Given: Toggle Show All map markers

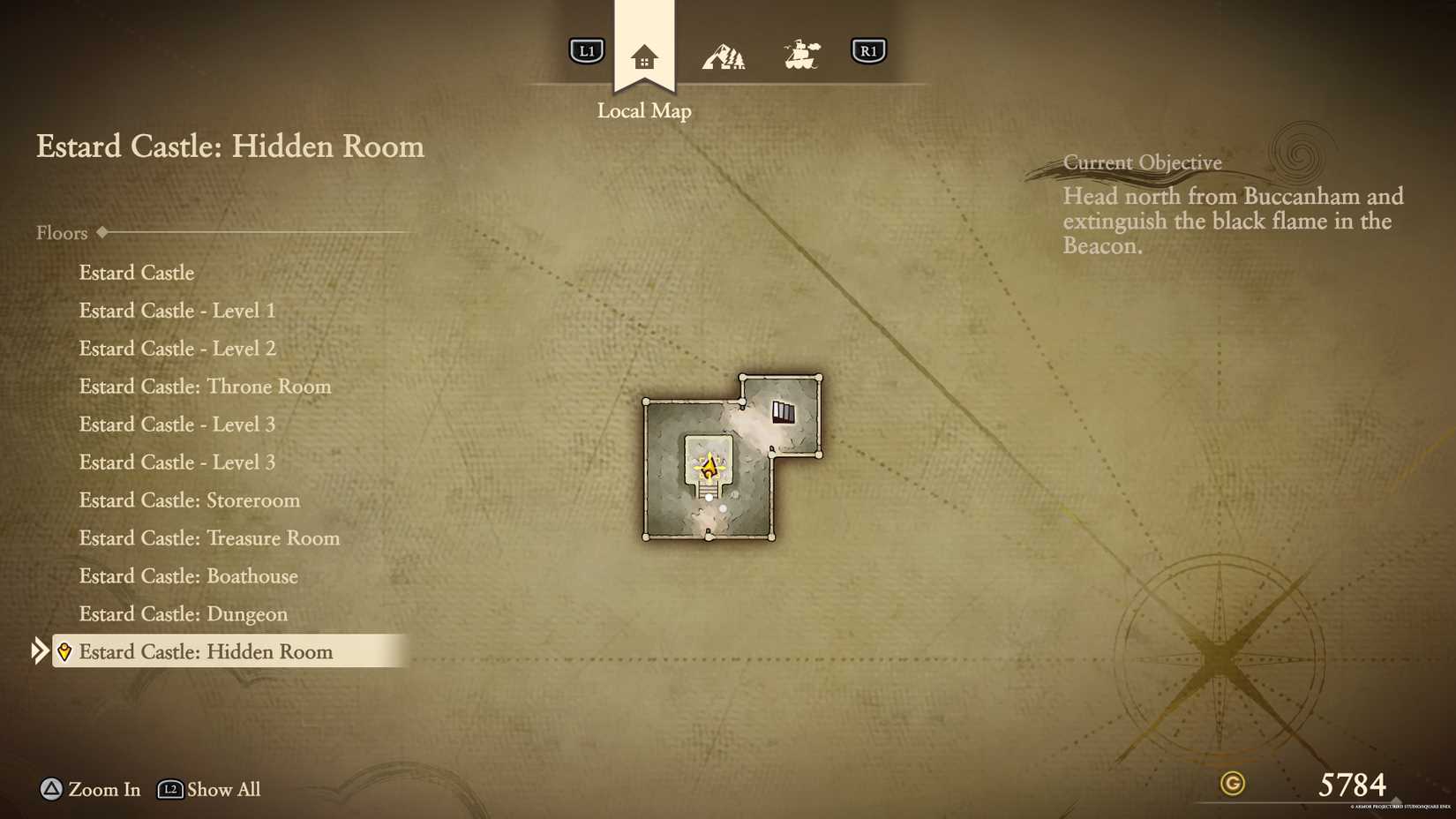Looking at the screenshot, I should coord(208,790).
